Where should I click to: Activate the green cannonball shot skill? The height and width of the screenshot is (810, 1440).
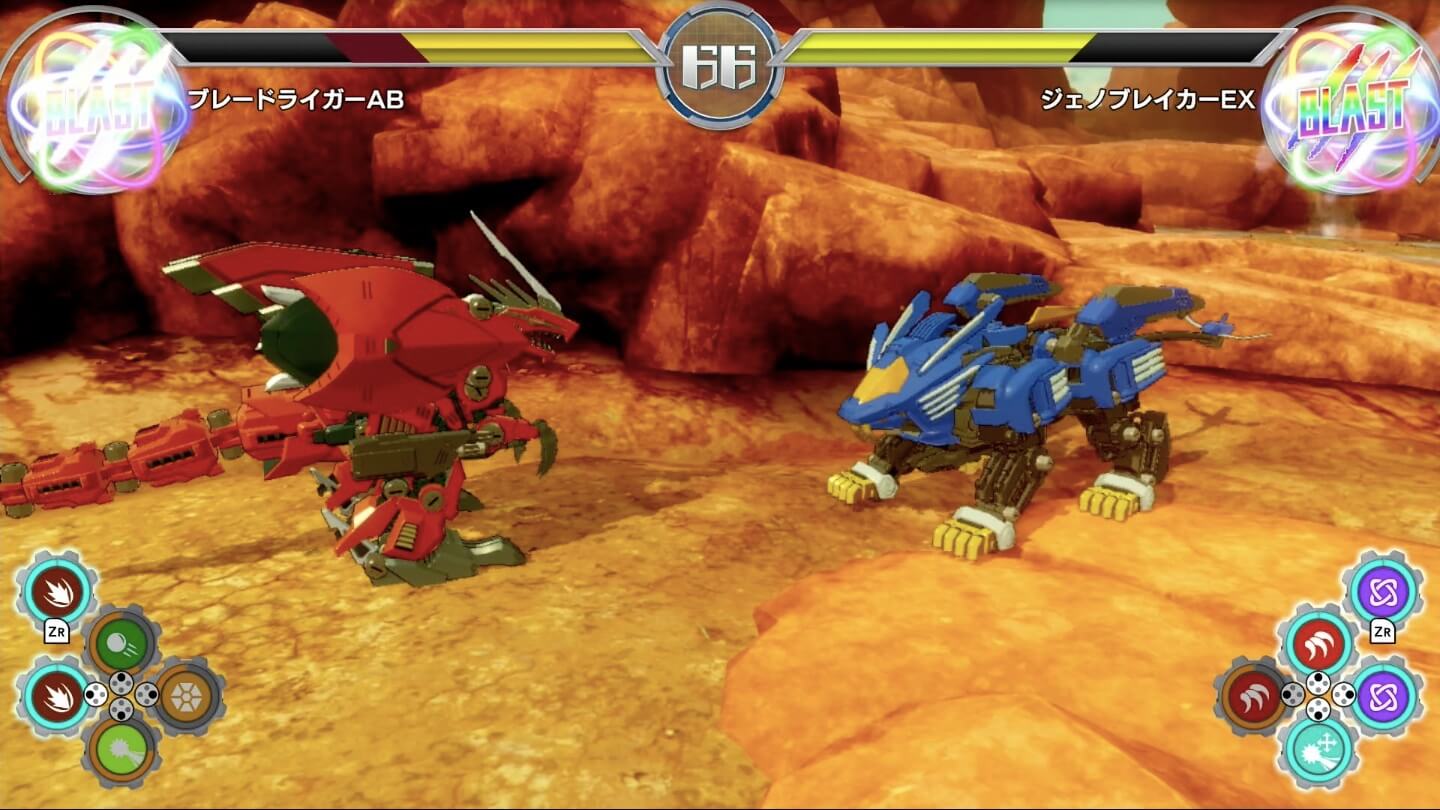tap(121, 640)
